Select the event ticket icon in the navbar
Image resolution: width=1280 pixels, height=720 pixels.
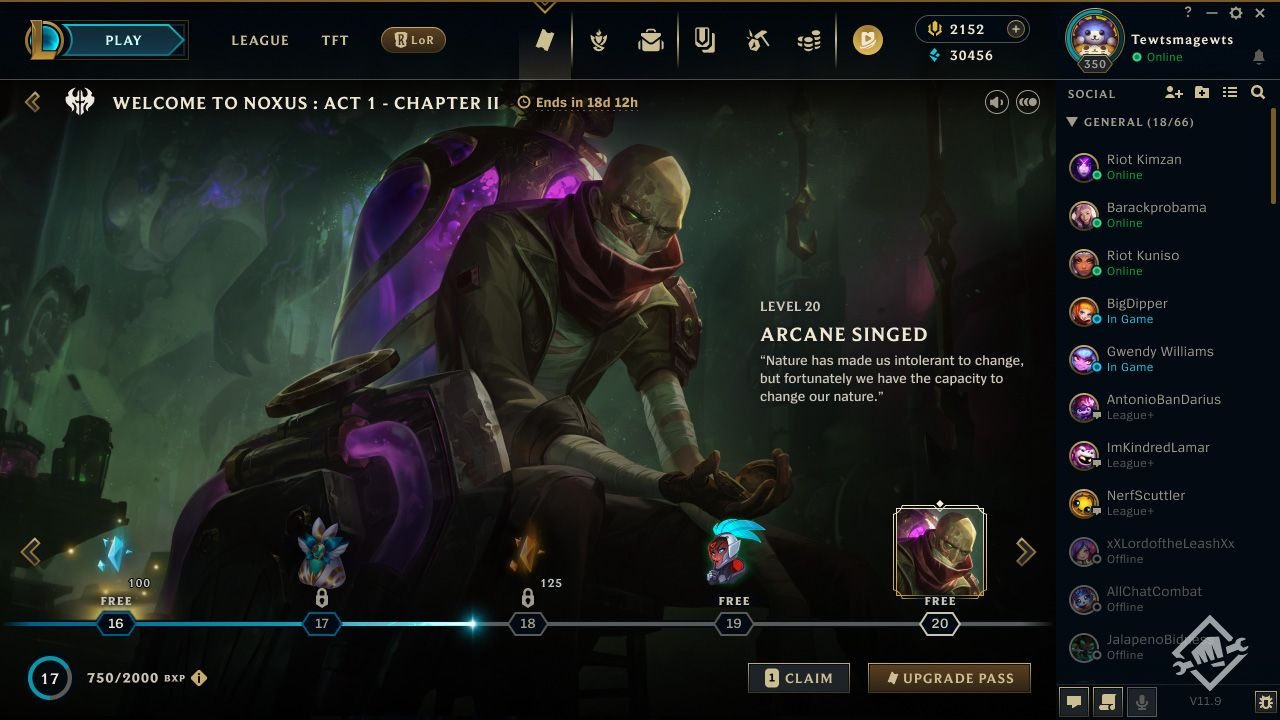click(x=545, y=40)
